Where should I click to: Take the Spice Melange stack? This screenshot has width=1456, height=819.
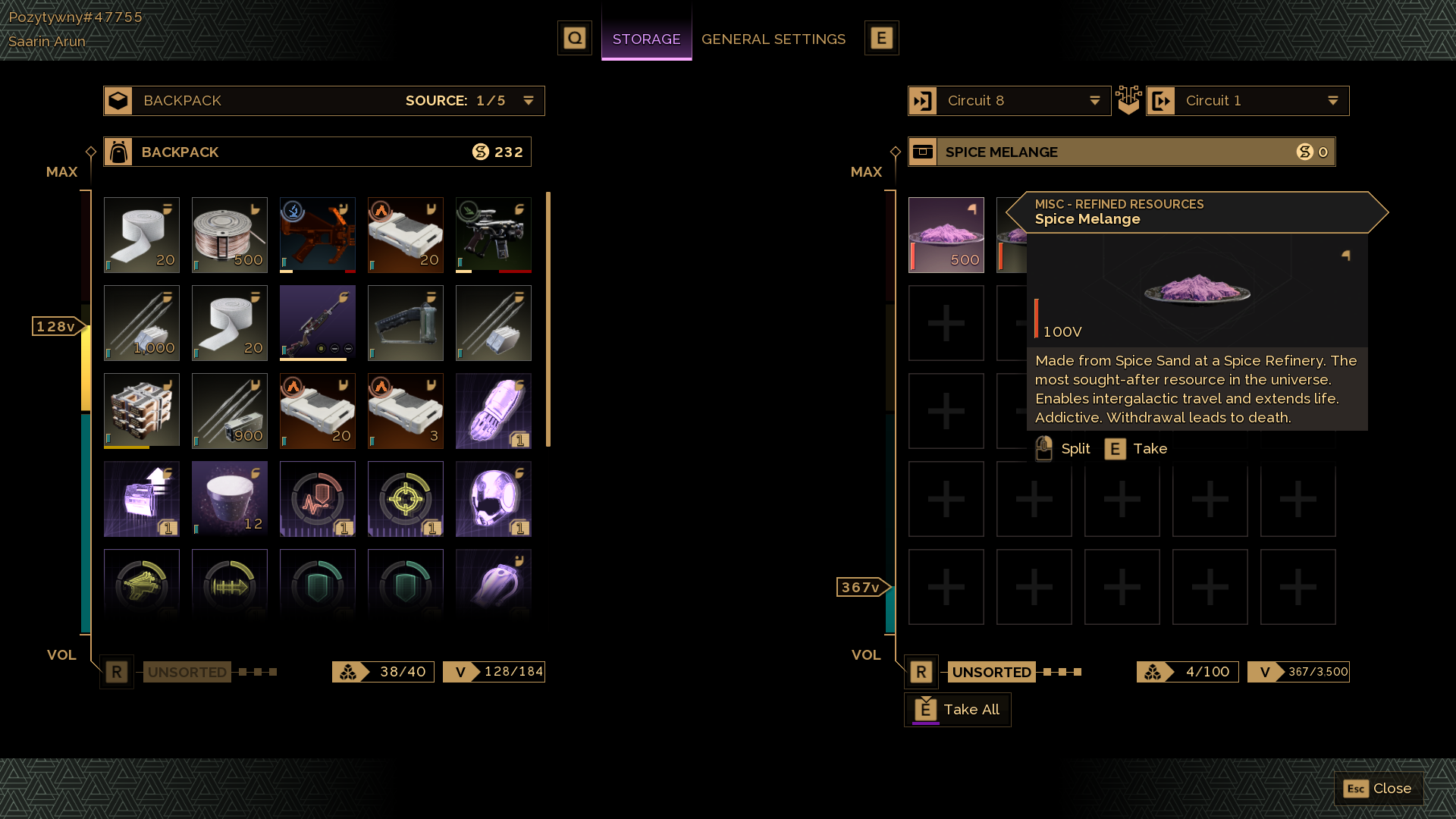1136,449
